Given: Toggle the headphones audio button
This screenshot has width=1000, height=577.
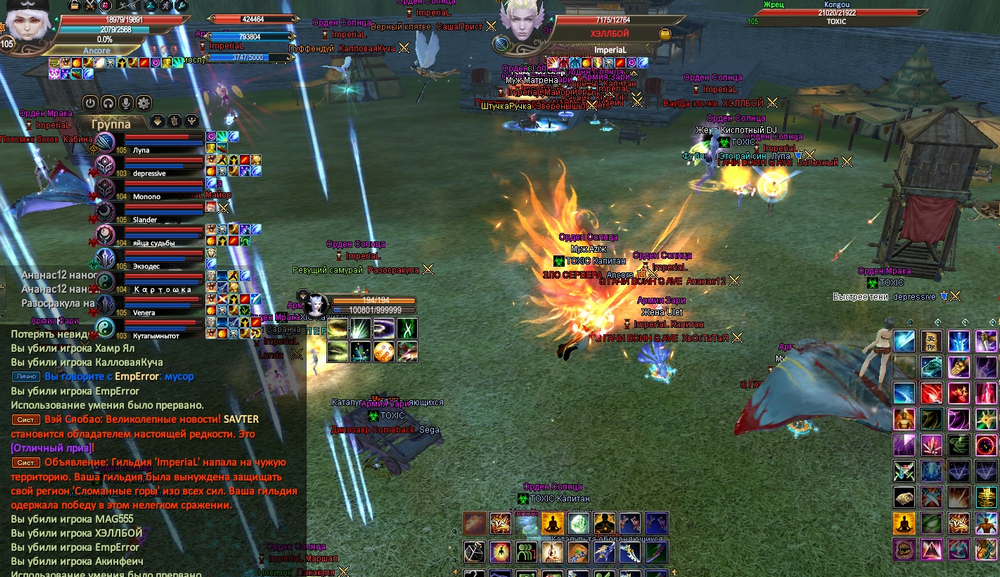Looking at the screenshot, I should 108,102.
